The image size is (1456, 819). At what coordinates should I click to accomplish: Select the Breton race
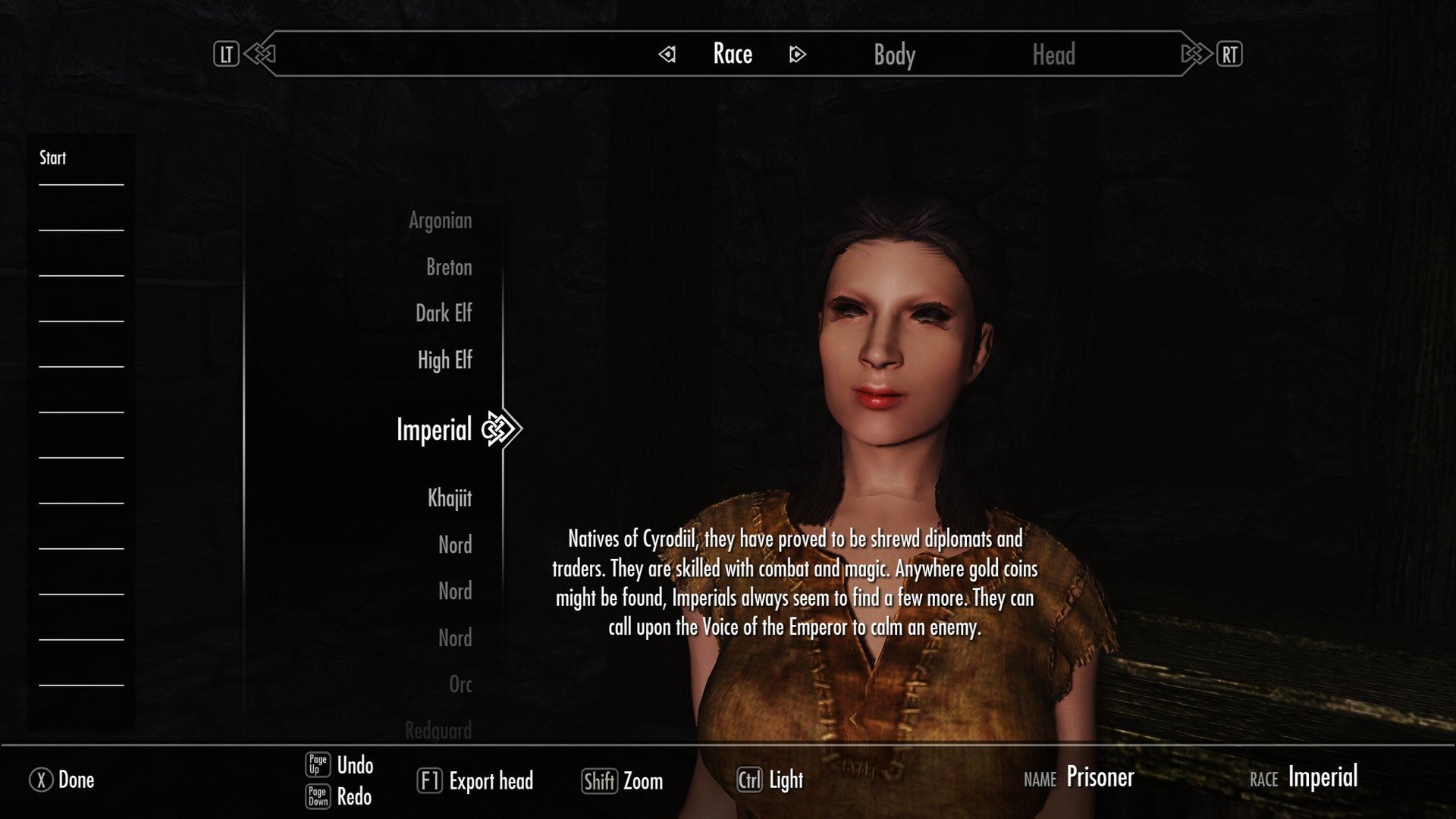[447, 267]
